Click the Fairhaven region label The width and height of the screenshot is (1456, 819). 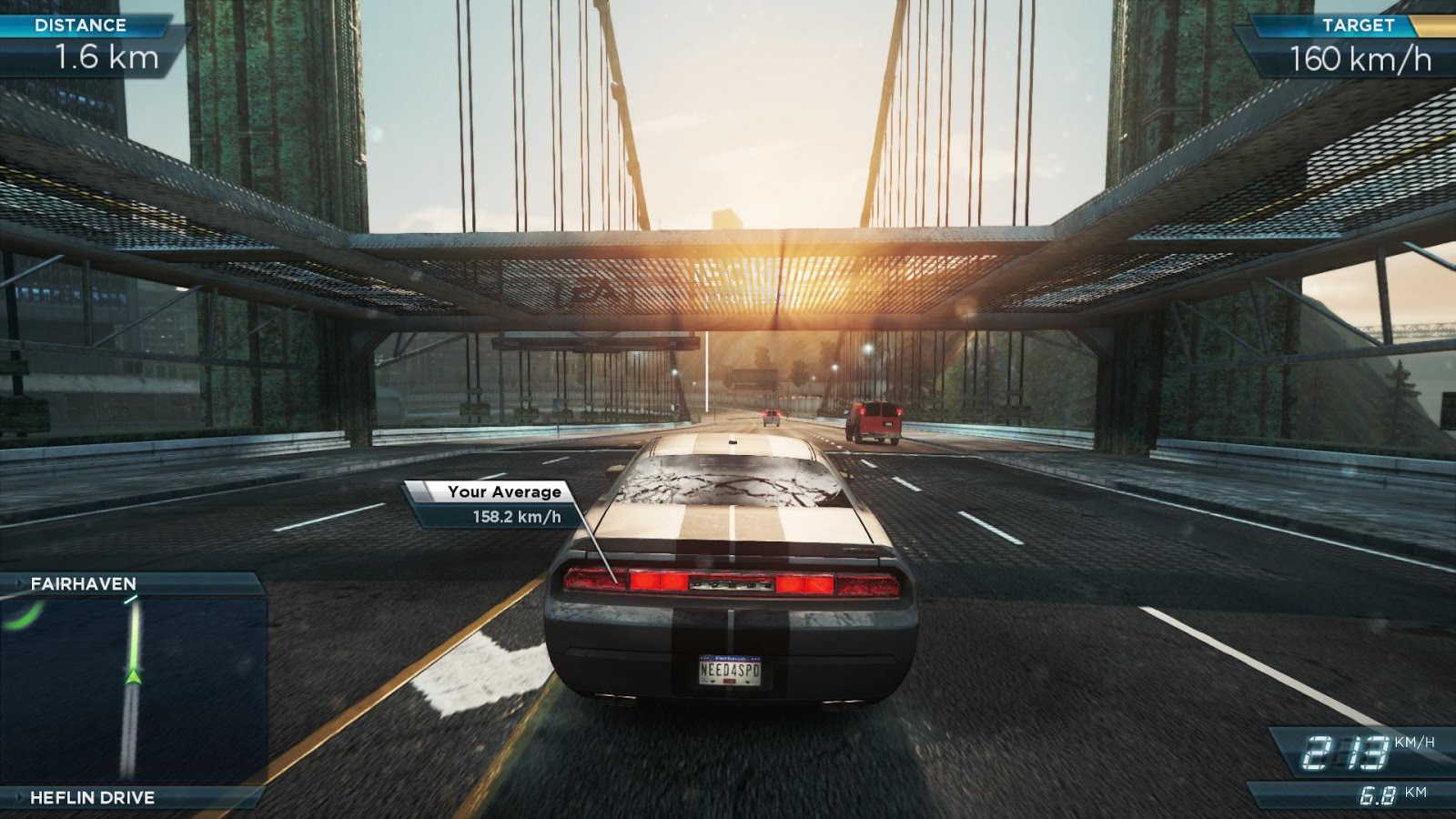click(x=84, y=584)
